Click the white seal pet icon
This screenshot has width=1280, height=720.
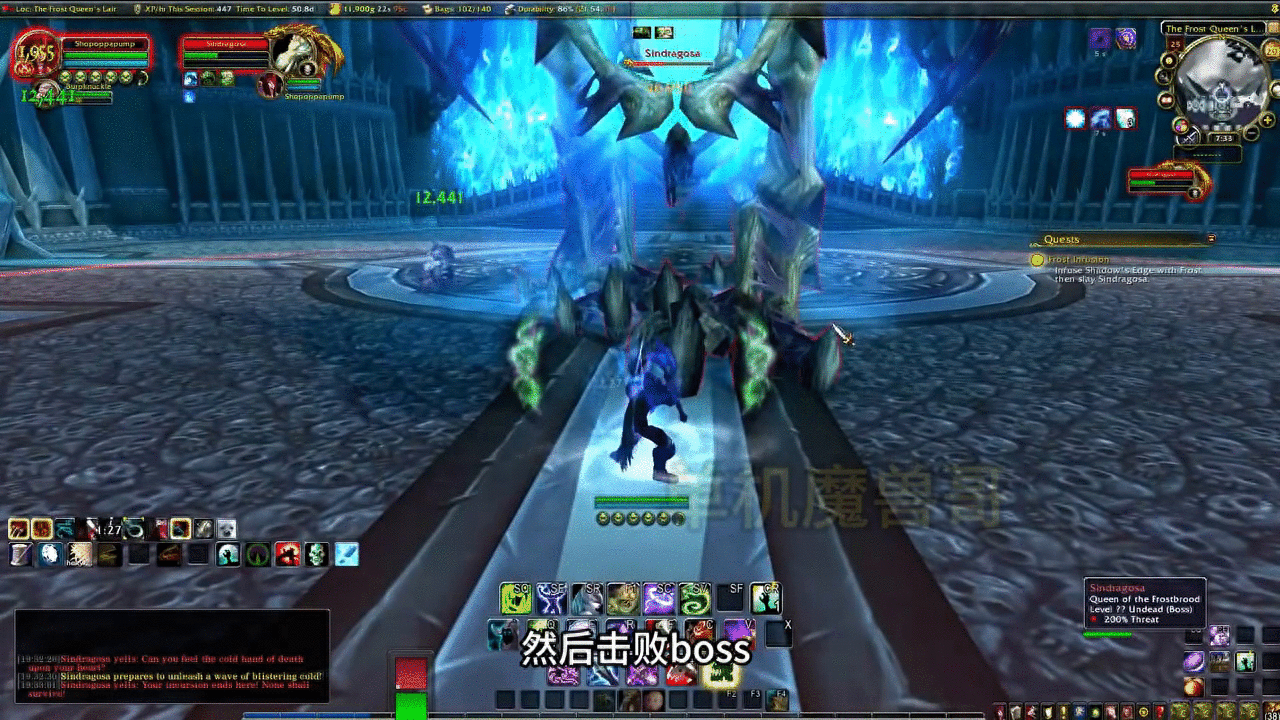tap(227, 529)
